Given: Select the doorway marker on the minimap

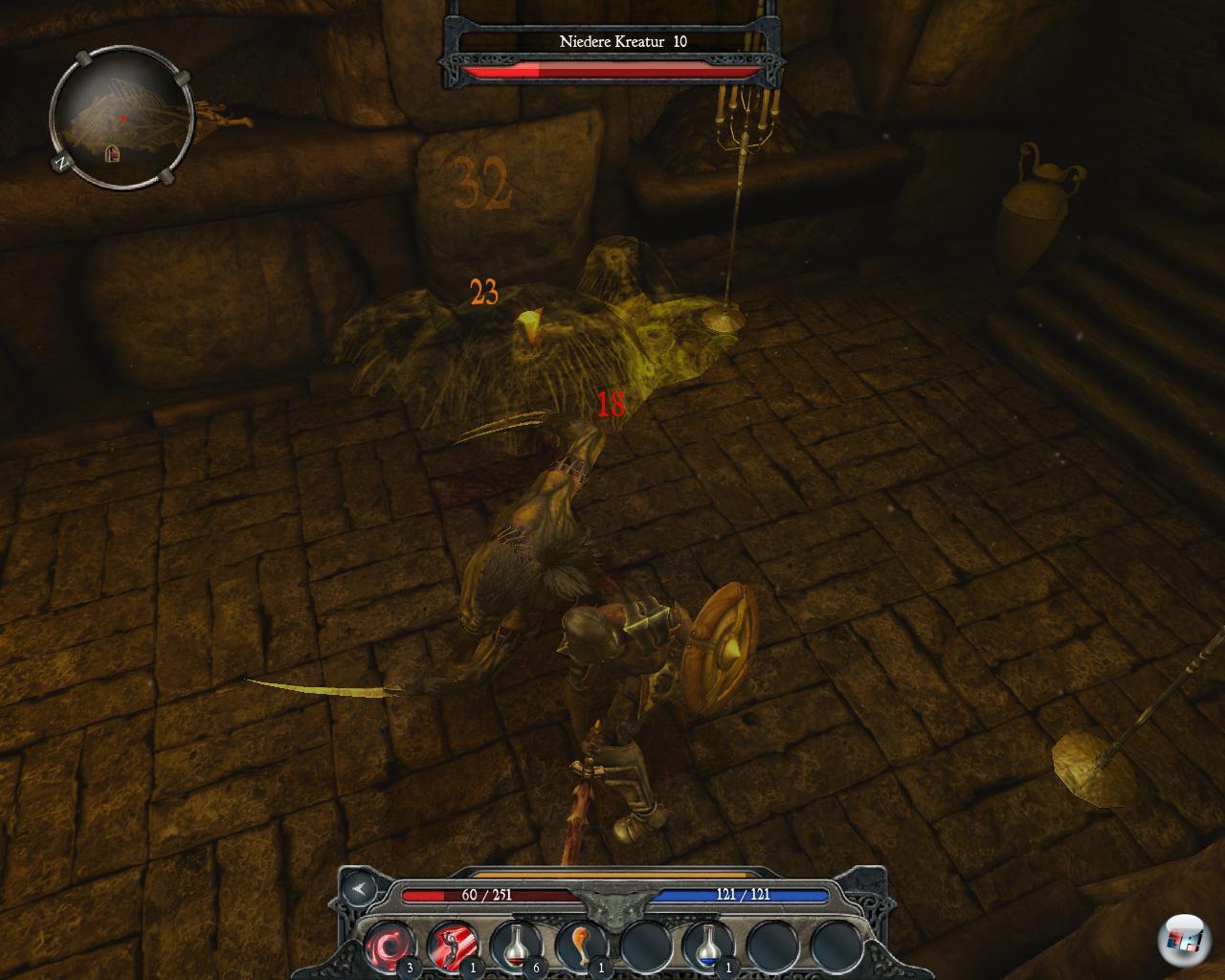Looking at the screenshot, I should click(112, 153).
